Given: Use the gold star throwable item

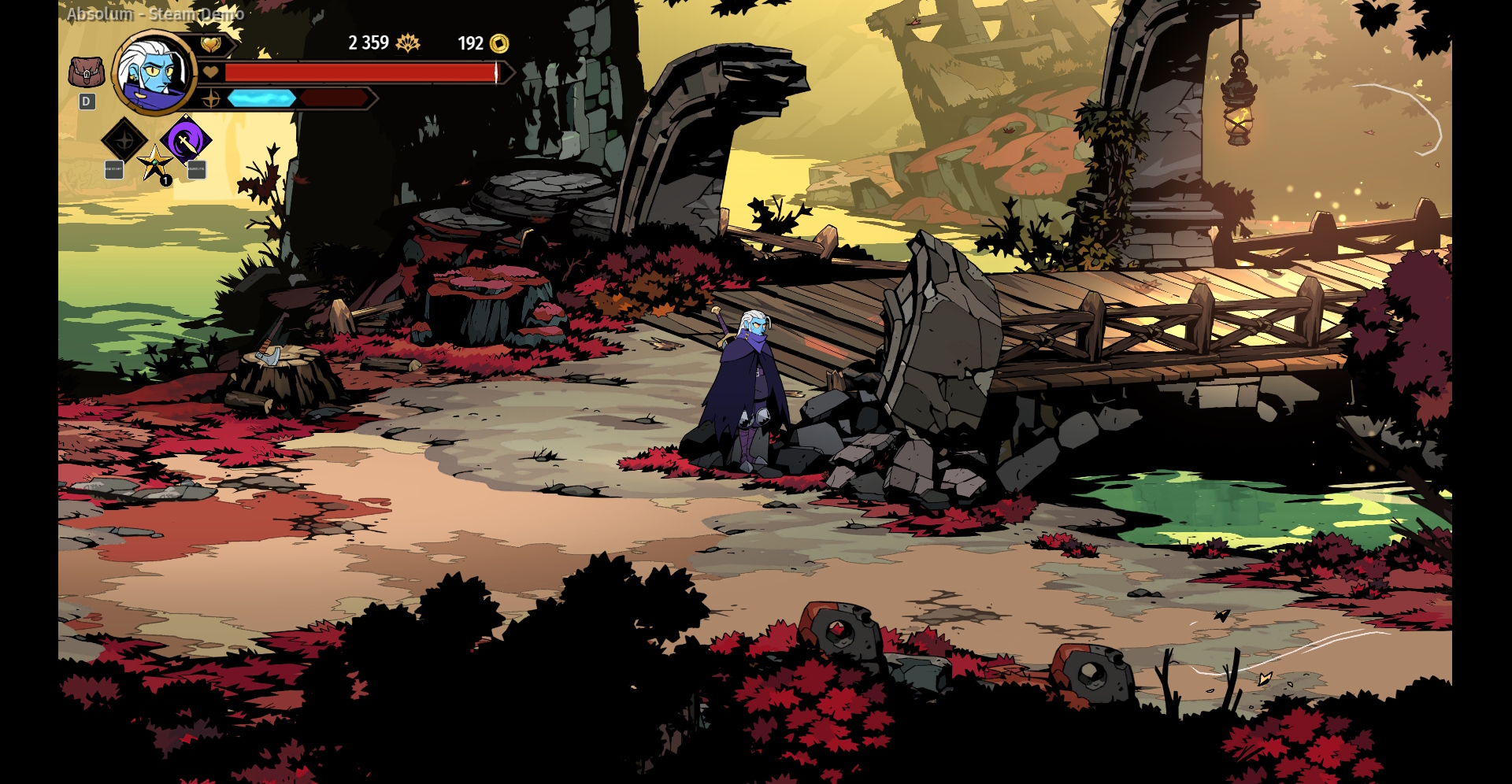Looking at the screenshot, I should point(154,164).
